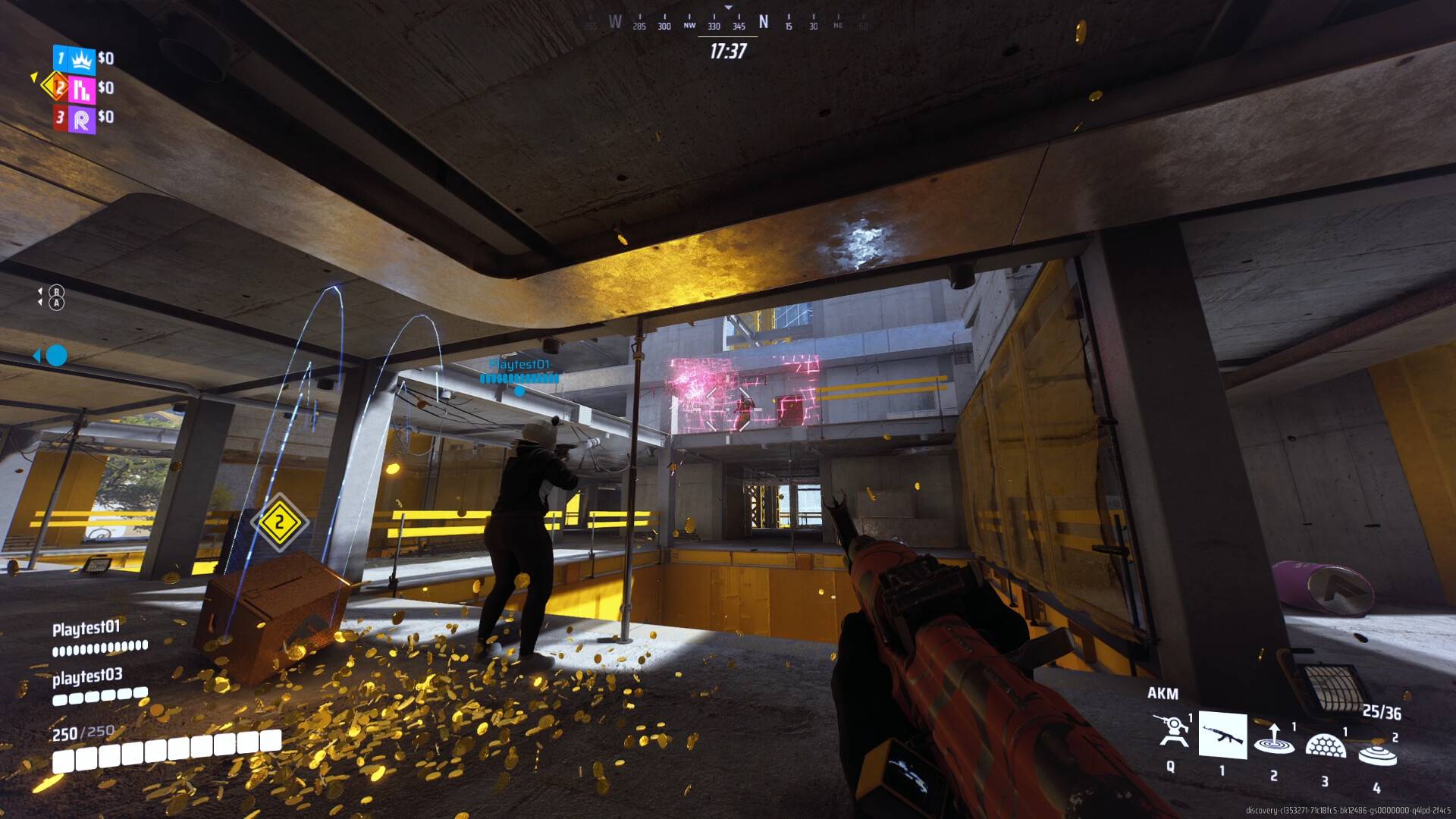
Task: Expand the objective marker labeled 2
Action: 280,522
